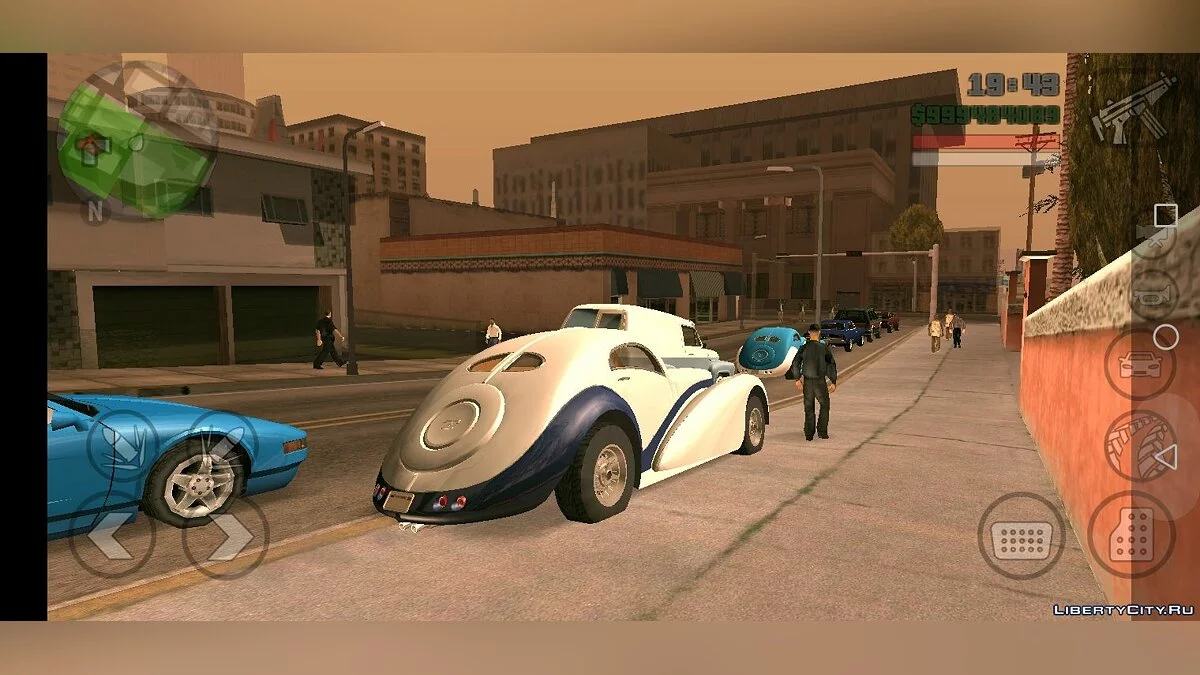Tap the tall accelerator pedal button
1200x675 pixels.
click(1131, 534)
